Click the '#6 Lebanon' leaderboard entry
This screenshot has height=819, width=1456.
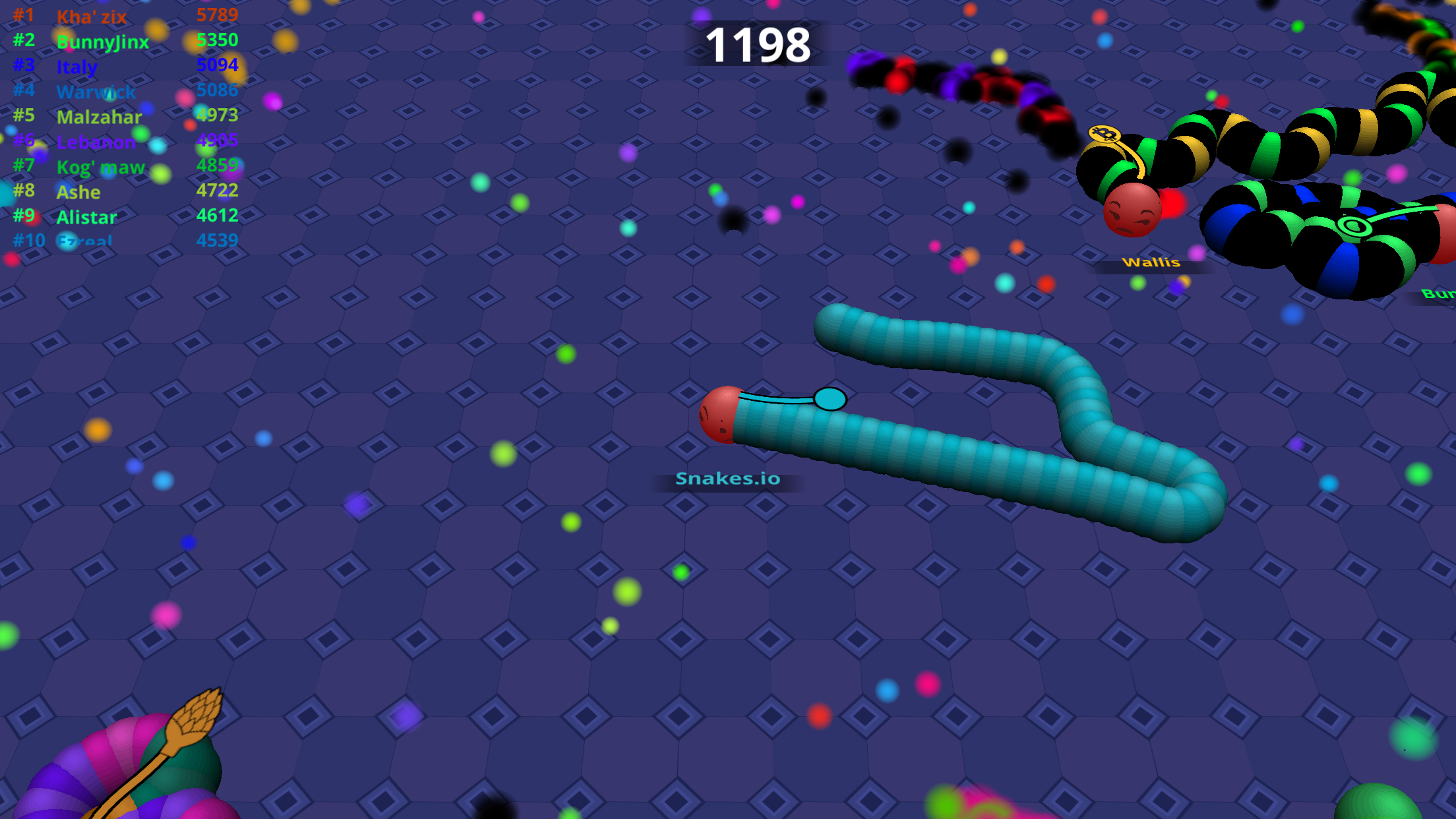[x=96, y=142]
